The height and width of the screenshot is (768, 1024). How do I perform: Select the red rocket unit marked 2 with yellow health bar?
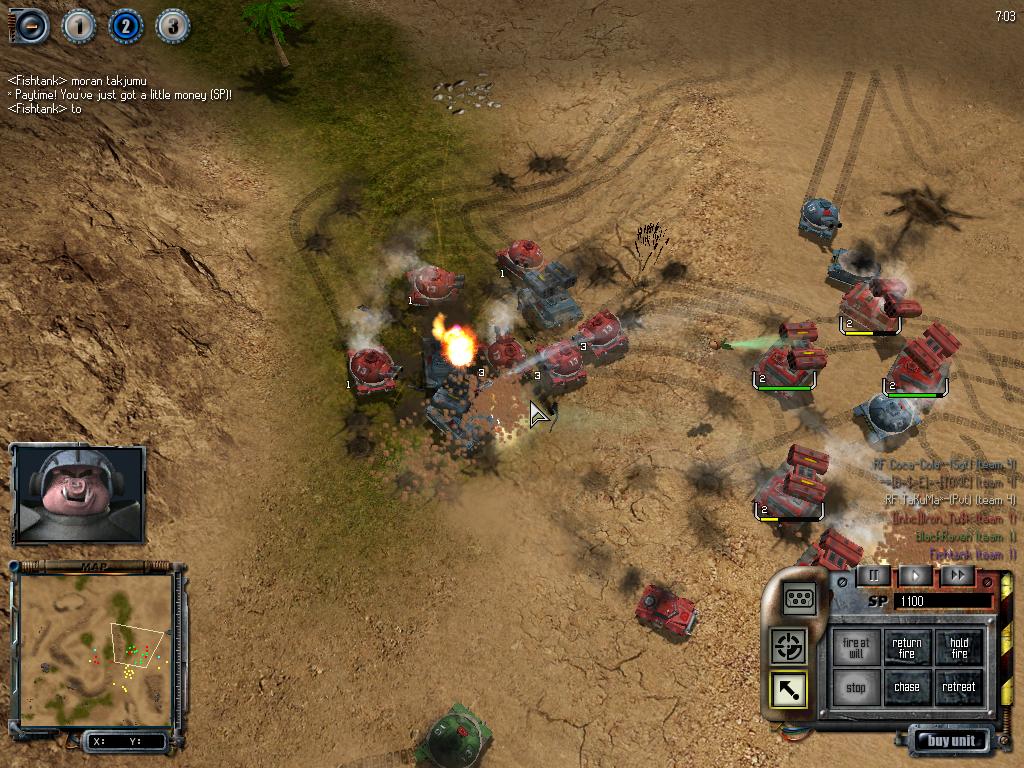click(872, 305)
